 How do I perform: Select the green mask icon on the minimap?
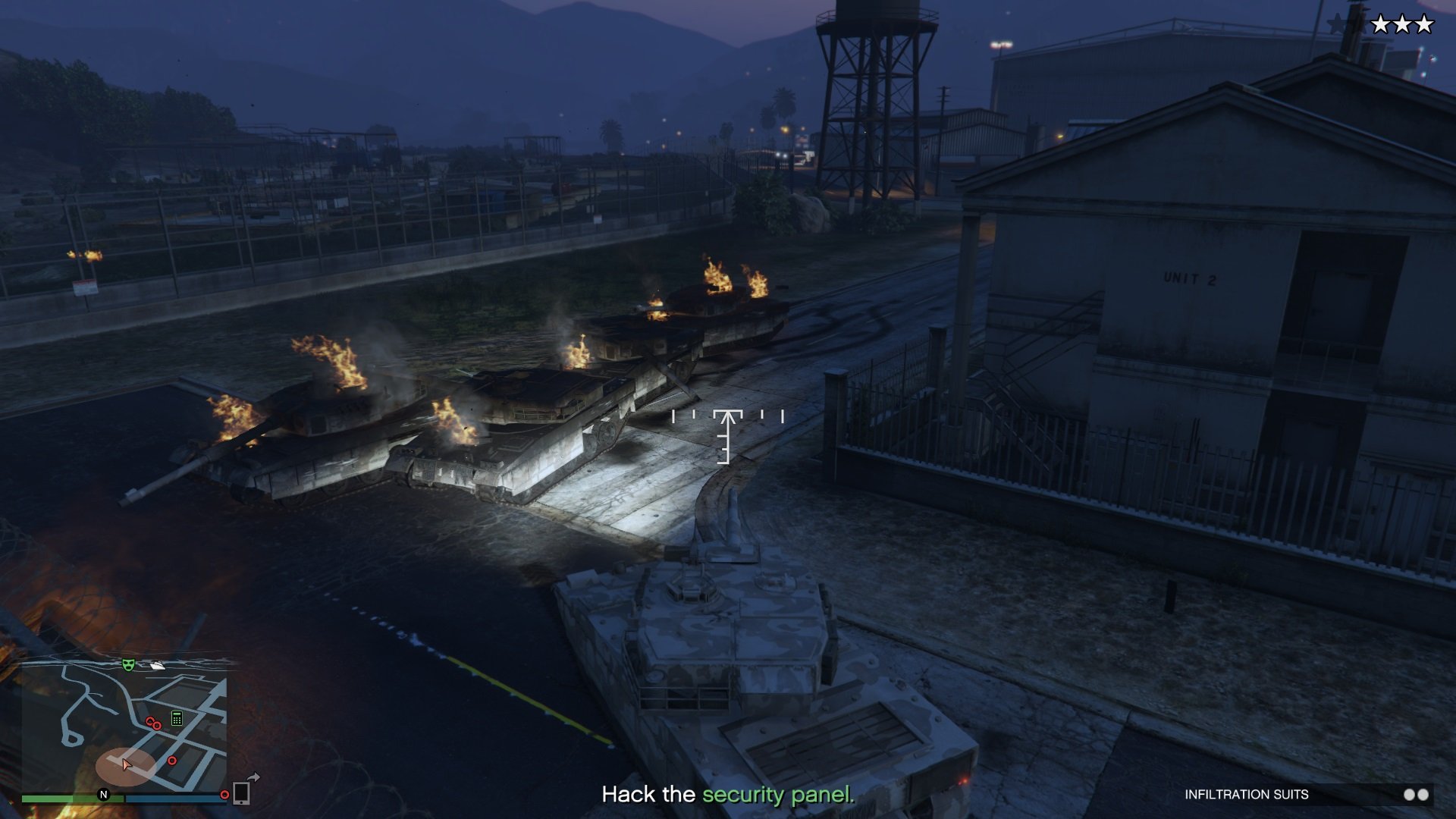coord(127,665)
